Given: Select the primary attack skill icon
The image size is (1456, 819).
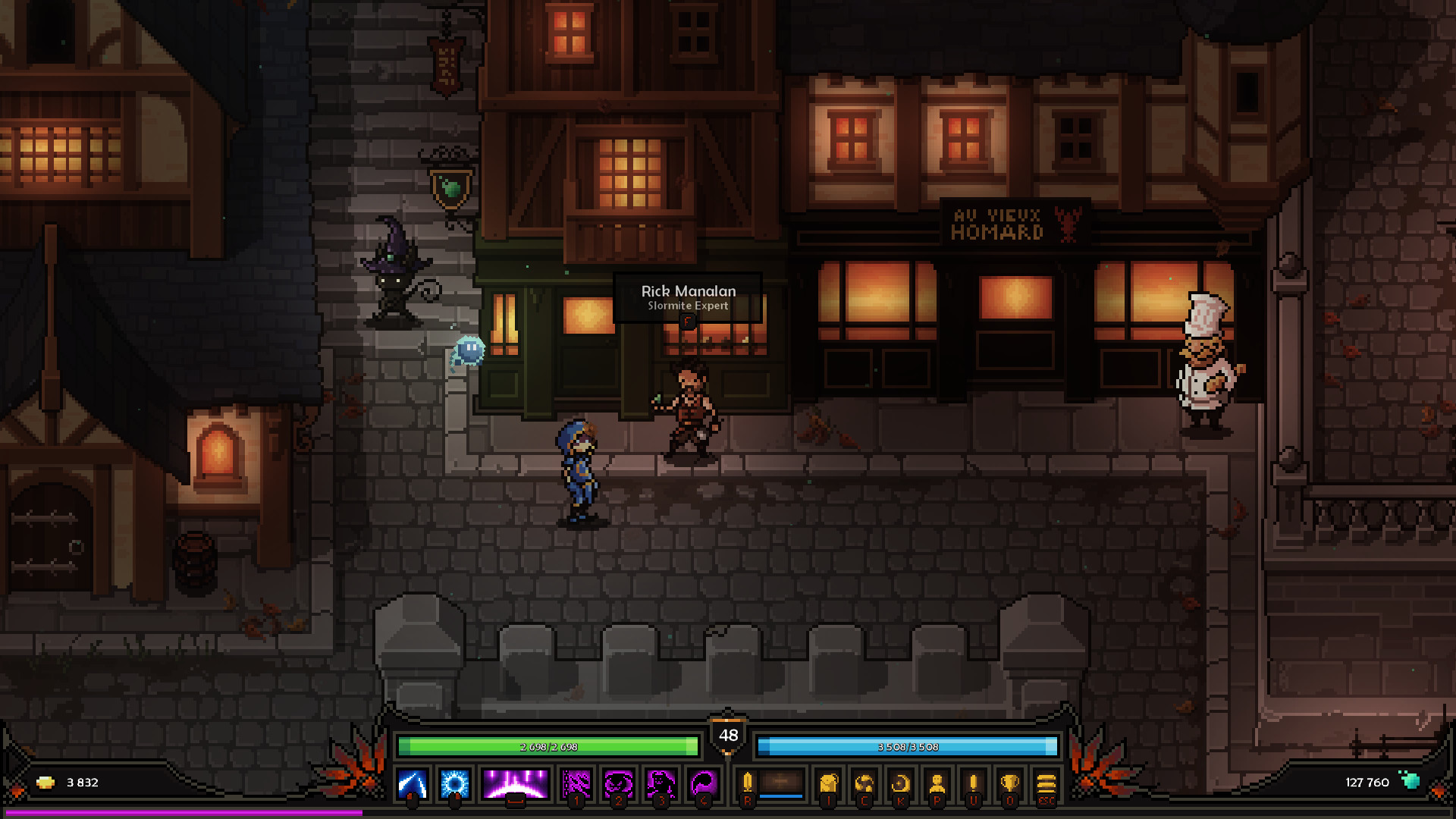Looking at the screenshot, I should pyautogui.click(x=411, y=783).
